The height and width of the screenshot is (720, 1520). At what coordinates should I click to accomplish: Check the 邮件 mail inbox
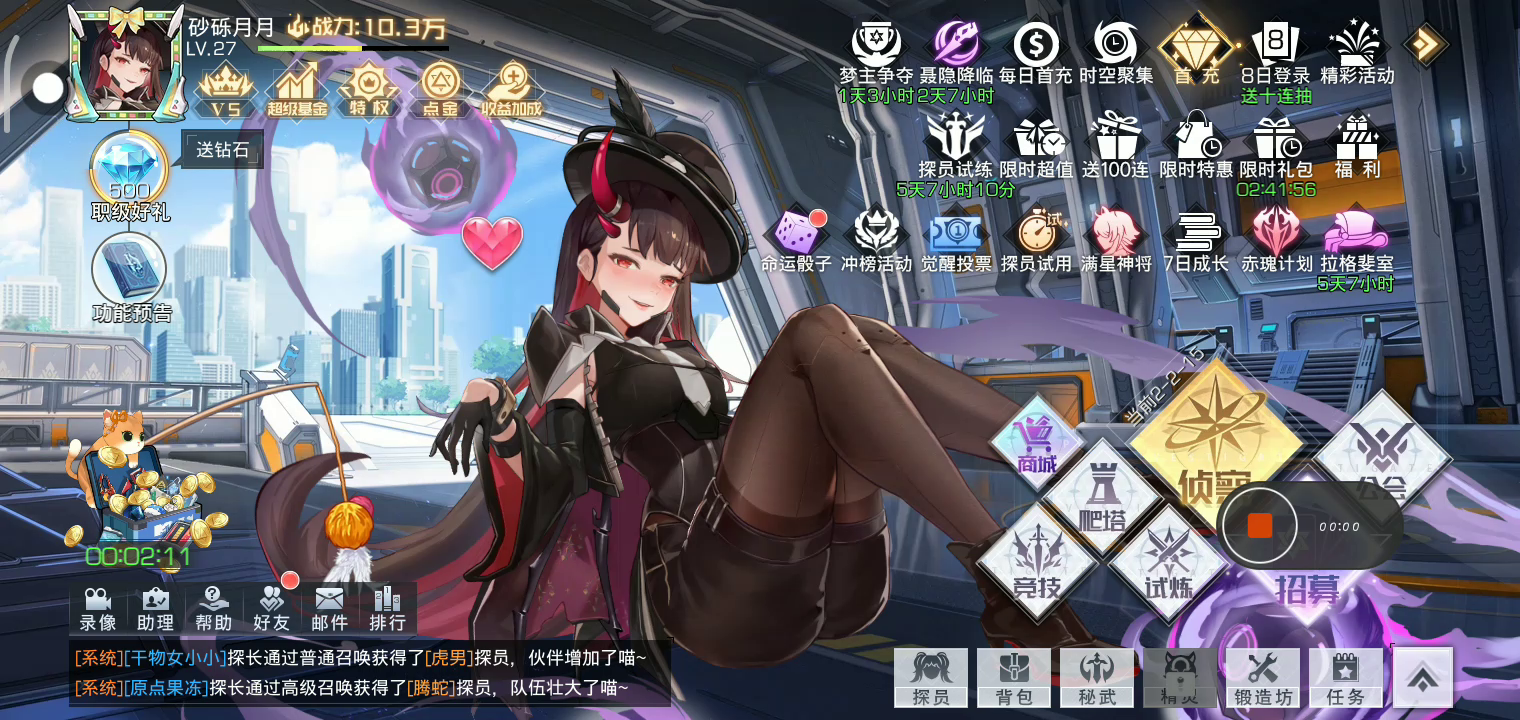click(329, 608)
